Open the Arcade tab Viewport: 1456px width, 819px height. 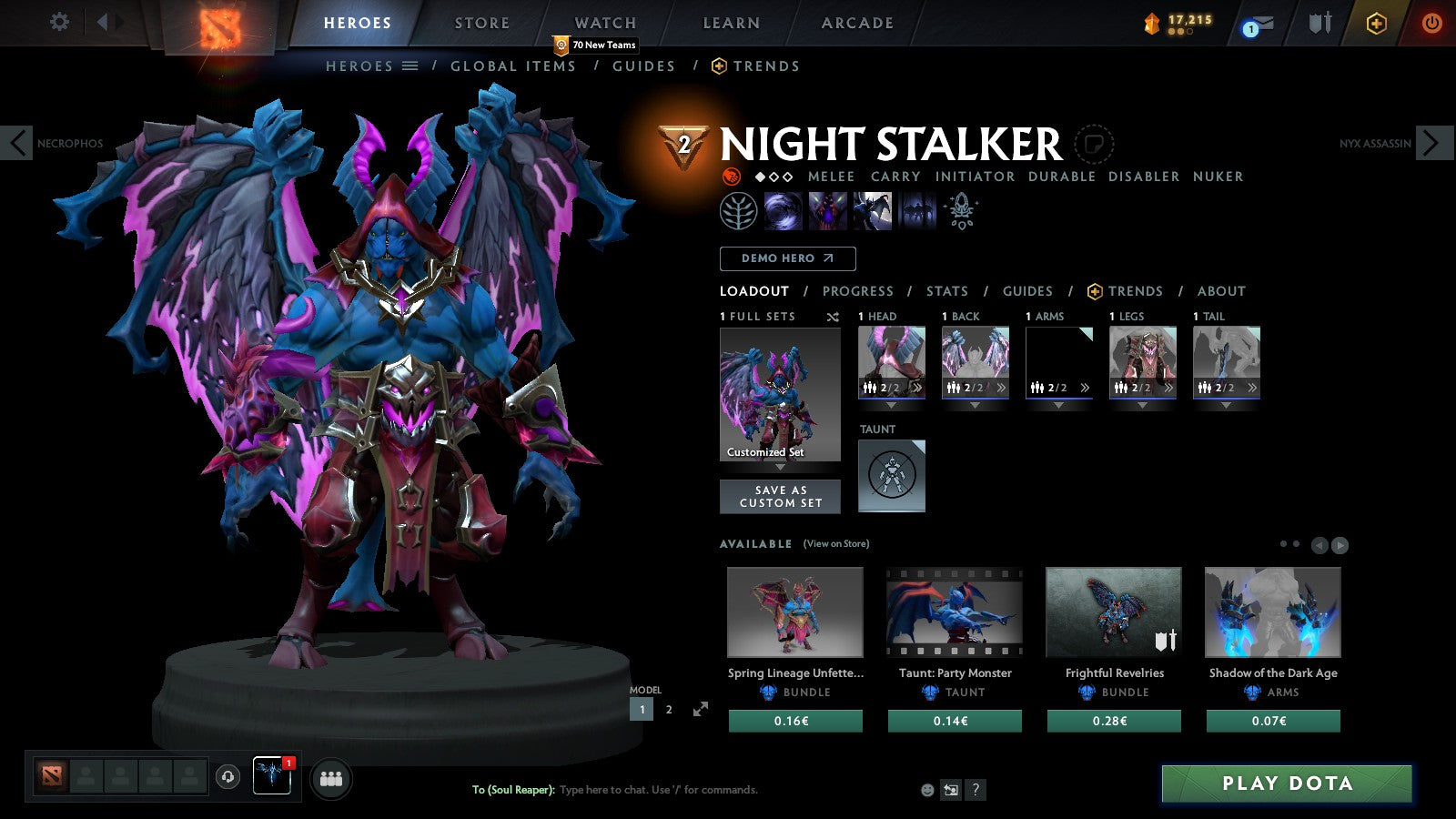tap(857, 23)
